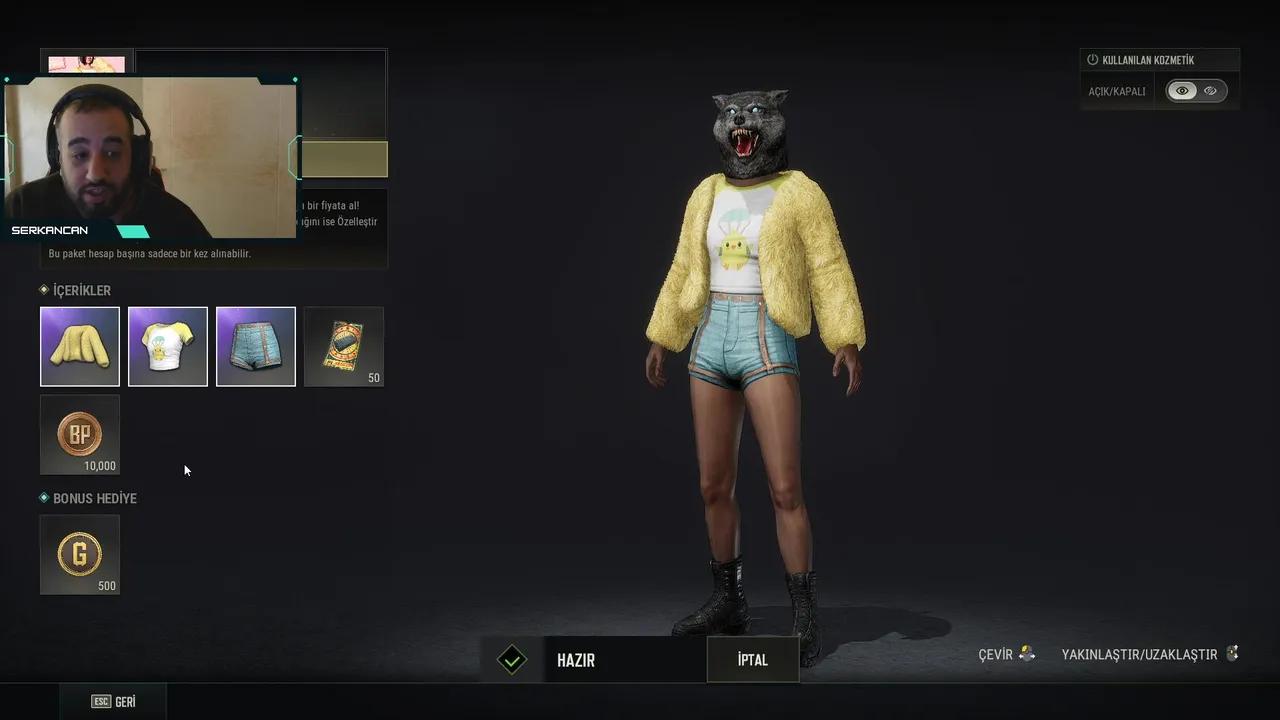Choose the blue denim shorts item
The height and width of the screenshot is (720, 1280).
pos(256,346)
